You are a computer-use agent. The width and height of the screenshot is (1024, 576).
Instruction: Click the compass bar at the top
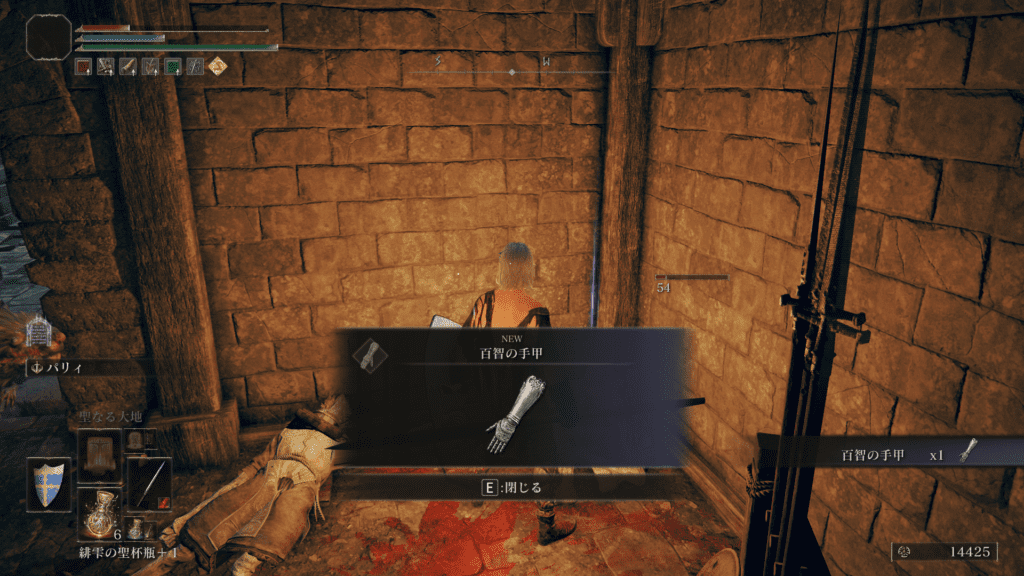(512, 72)
